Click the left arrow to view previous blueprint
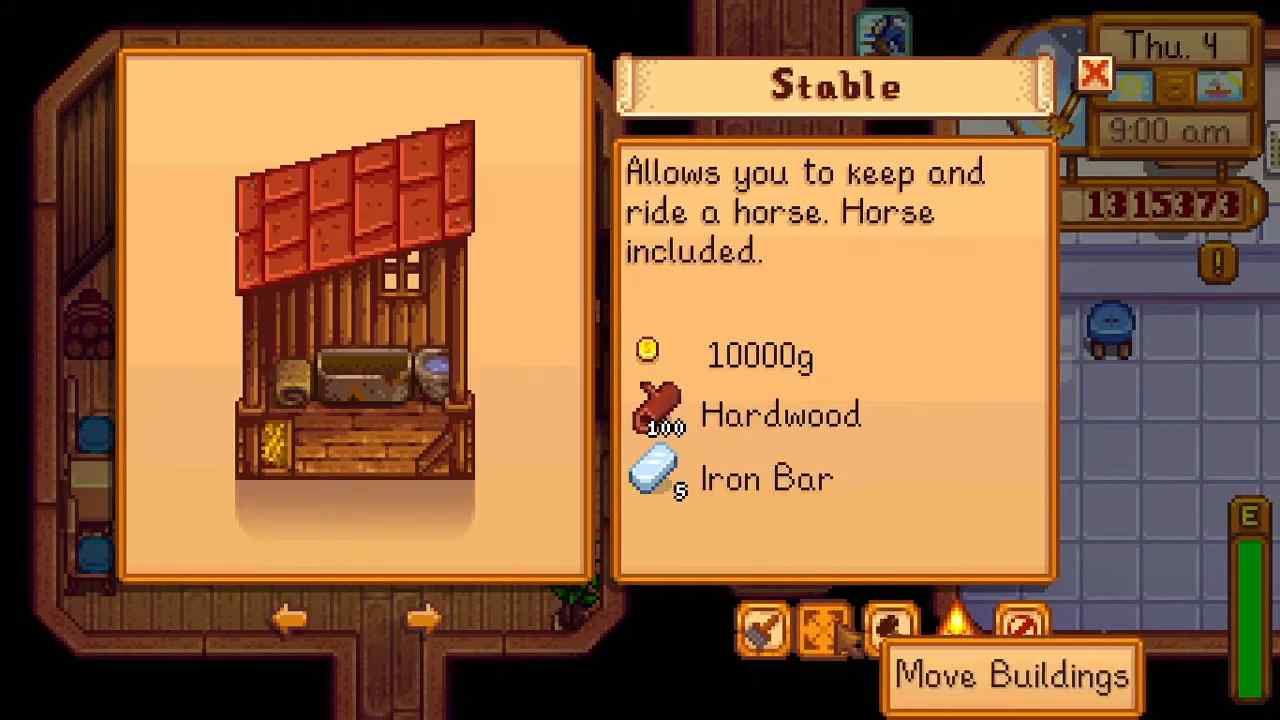1280x720 pixels. 290,618
